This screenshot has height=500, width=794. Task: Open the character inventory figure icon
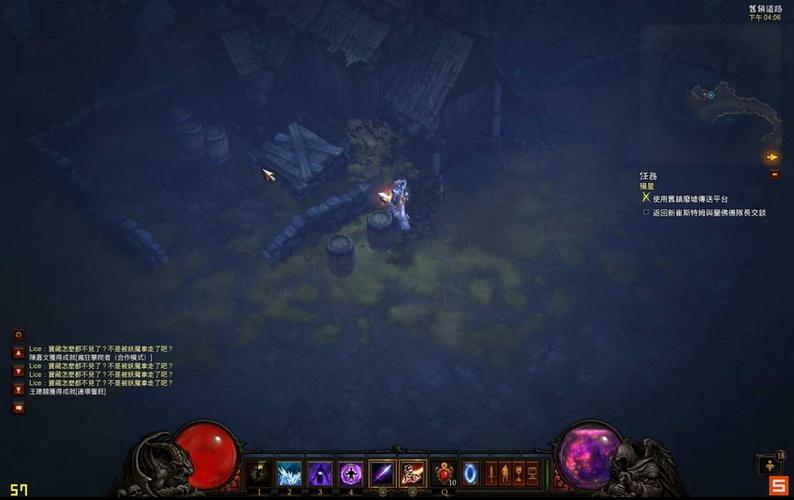click(x=505, y=473)
